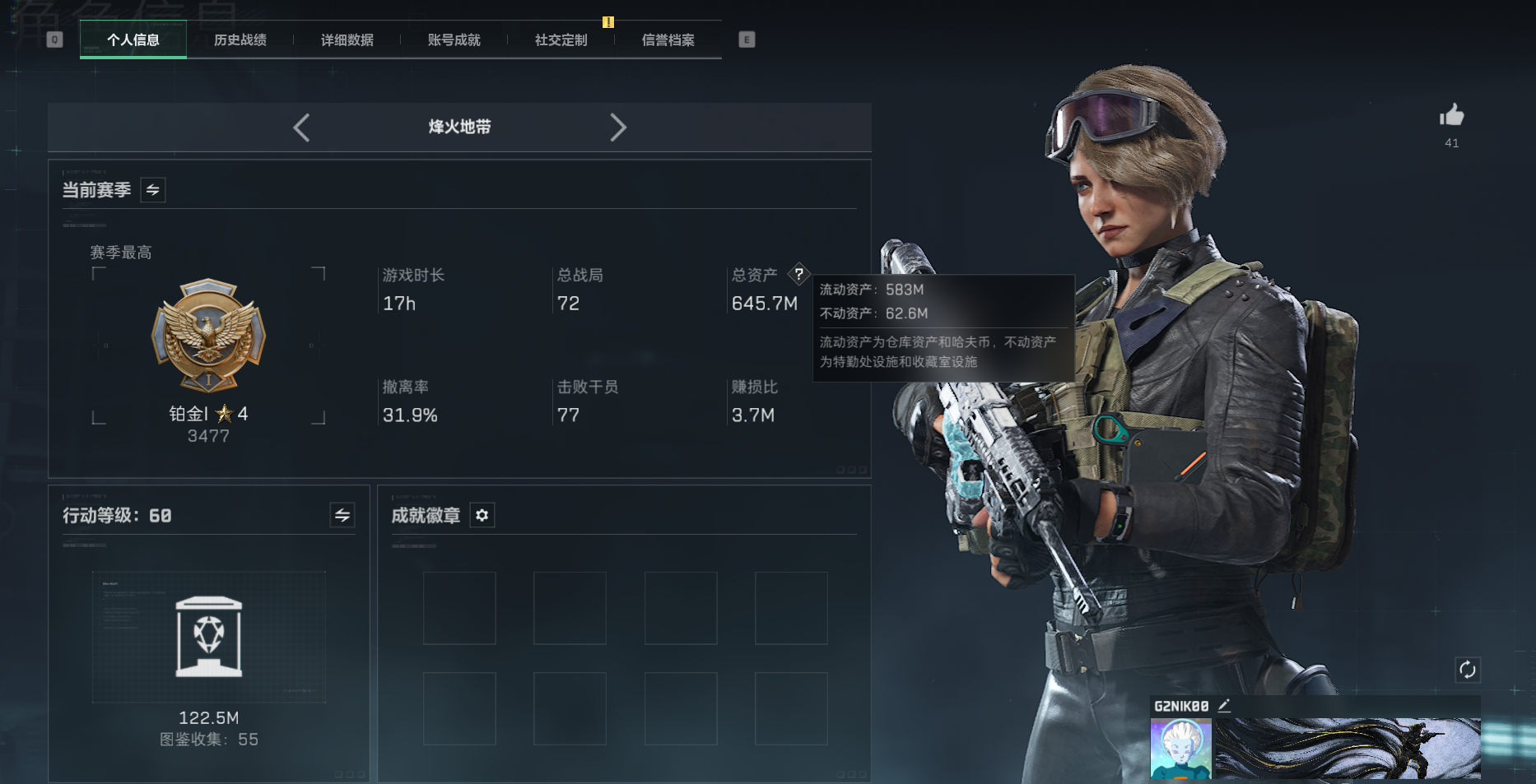Switch to the 信誉档案 tab

(668, 39)
